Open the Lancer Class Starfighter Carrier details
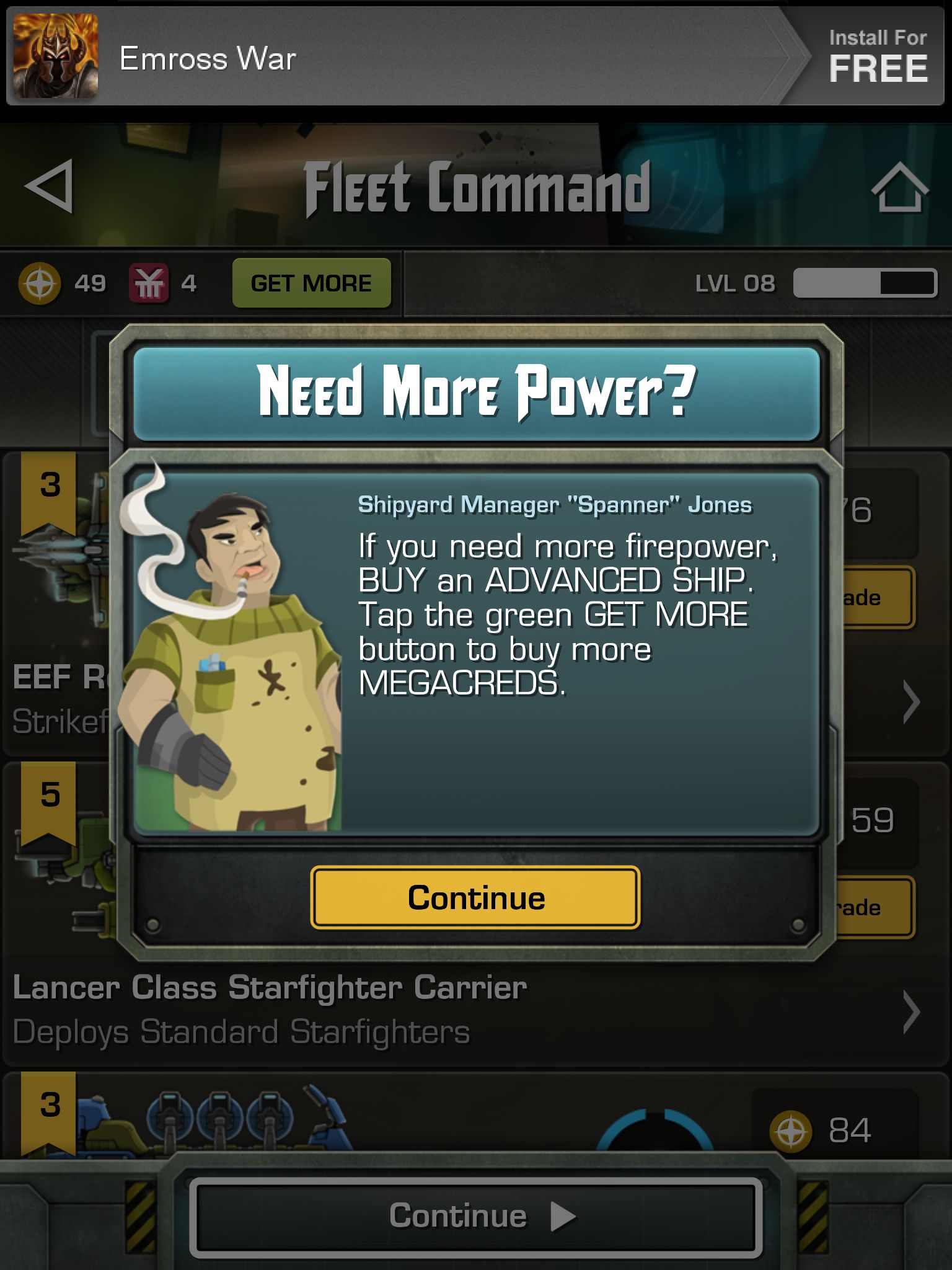Viewport: 952px width, 1270px height. [x=910, y=1011]
